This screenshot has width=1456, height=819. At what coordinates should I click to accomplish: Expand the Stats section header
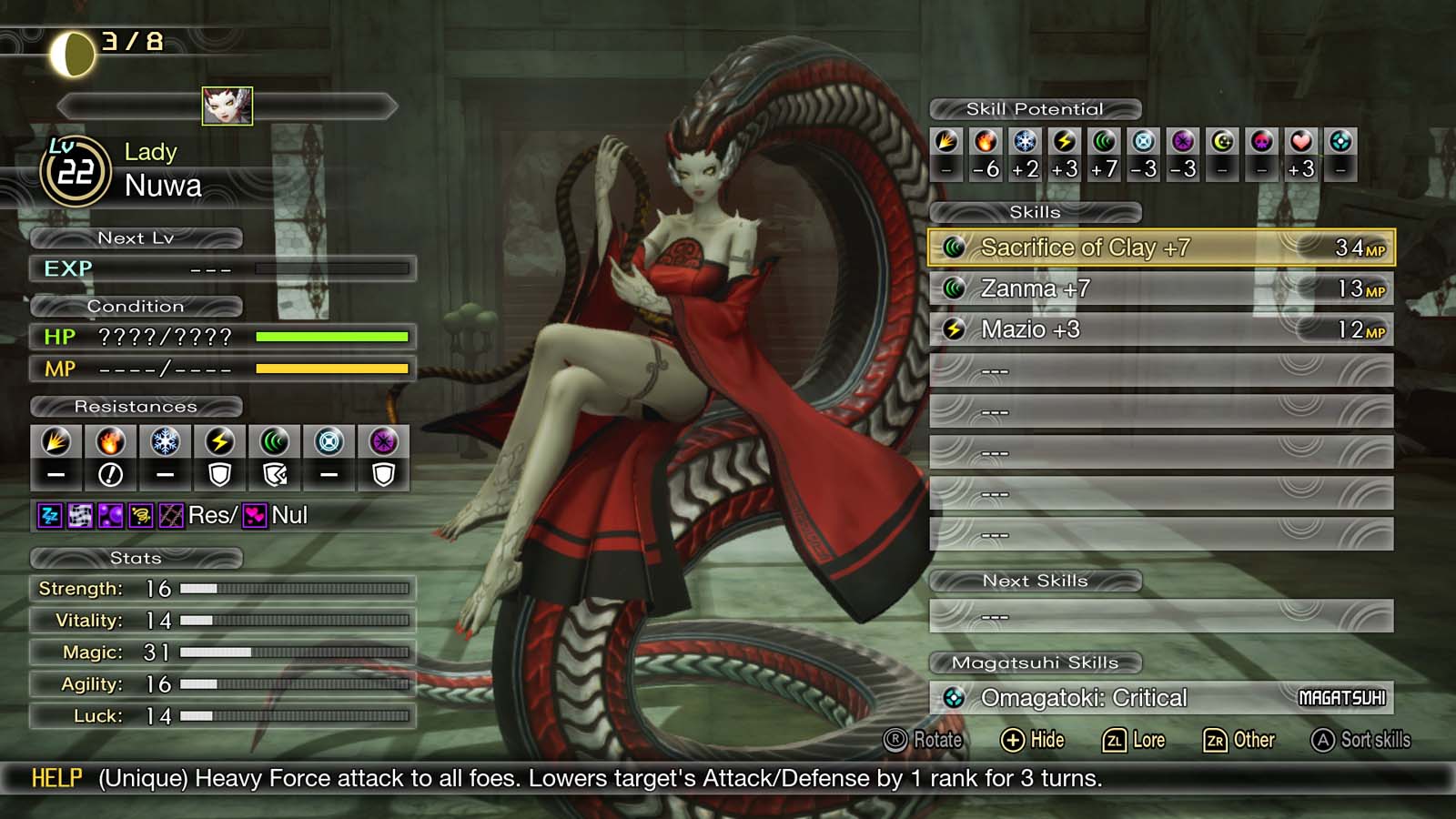coord(138,558)
